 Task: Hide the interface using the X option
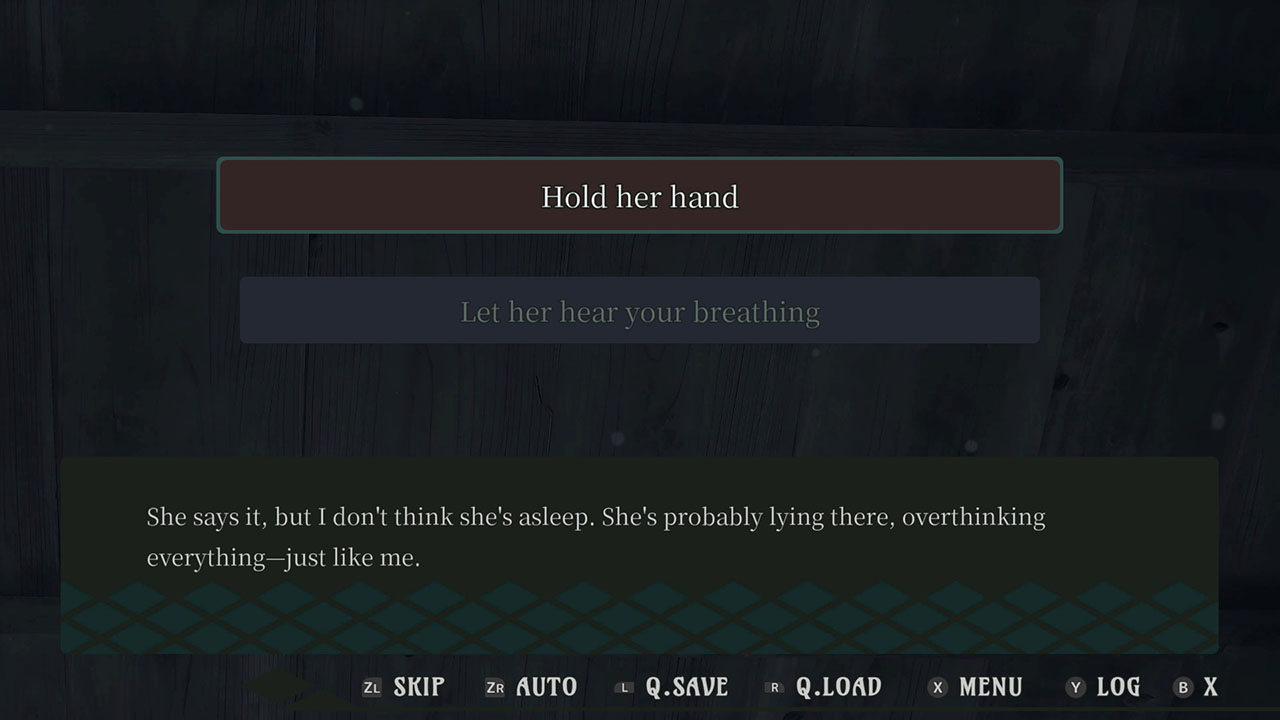click(1210, 687)
